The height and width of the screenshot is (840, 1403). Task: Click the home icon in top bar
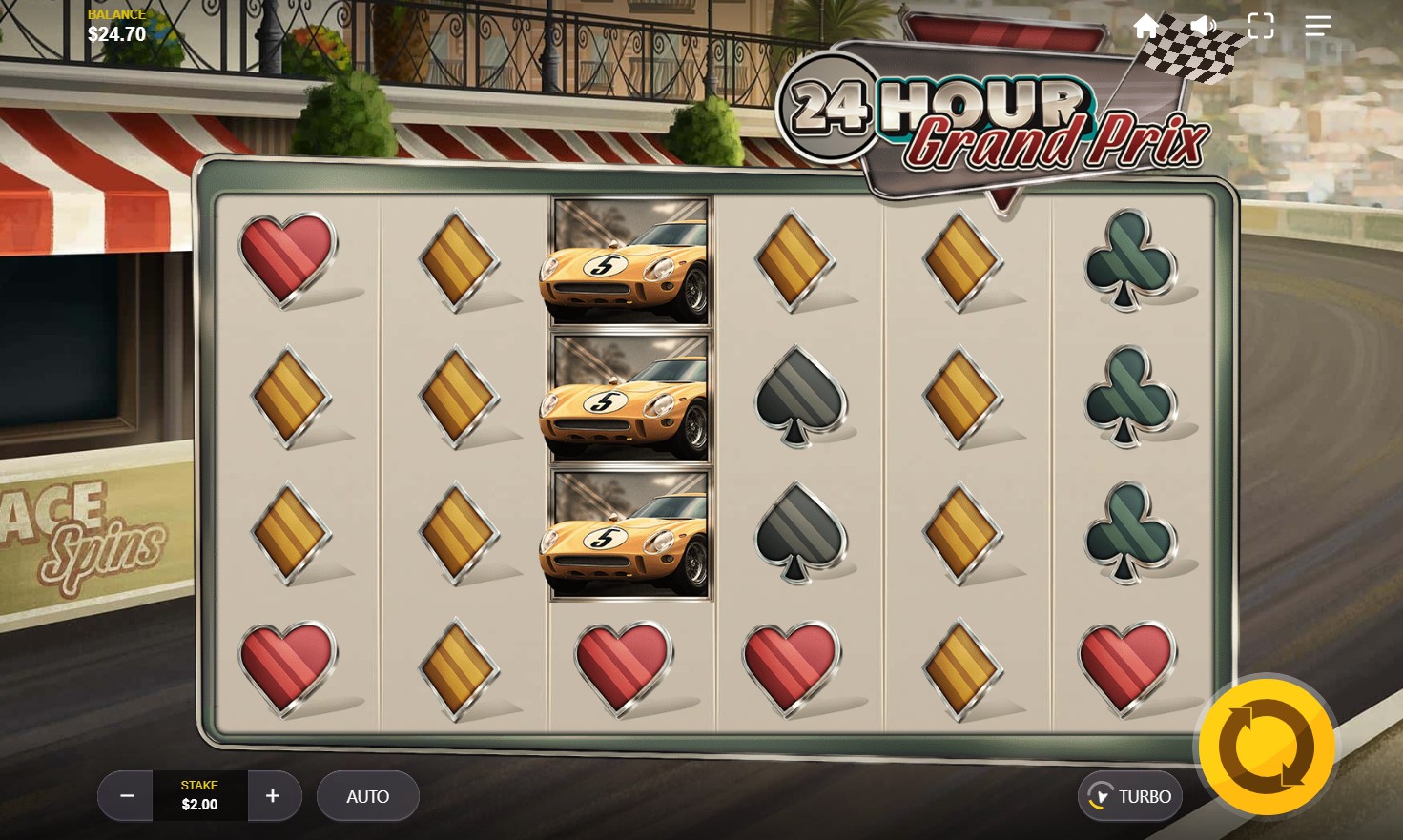[1146, 26]
